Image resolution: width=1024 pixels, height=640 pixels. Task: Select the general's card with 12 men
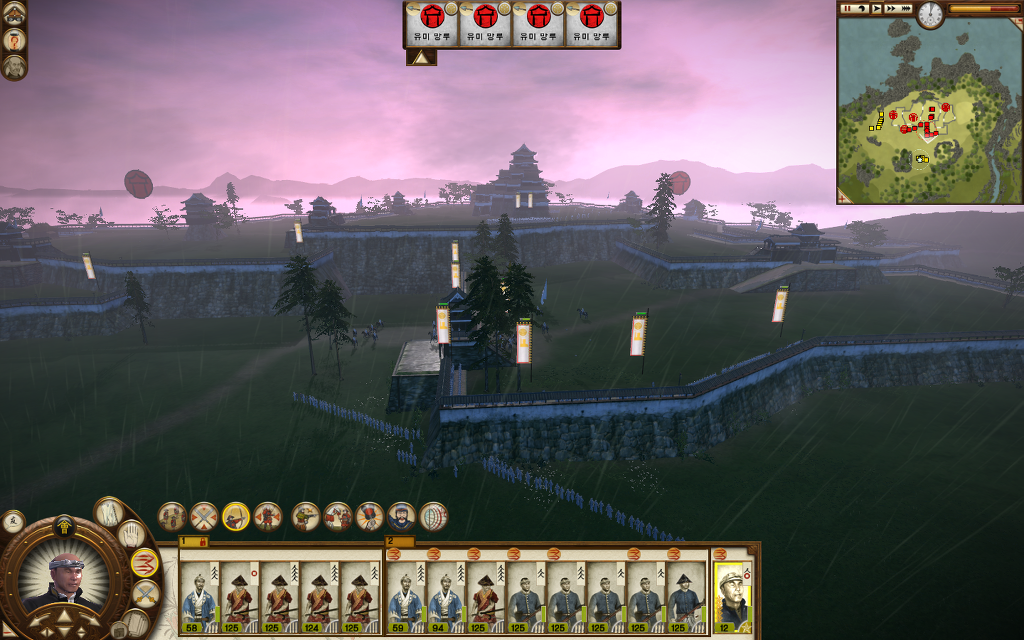tap(733, 597)
